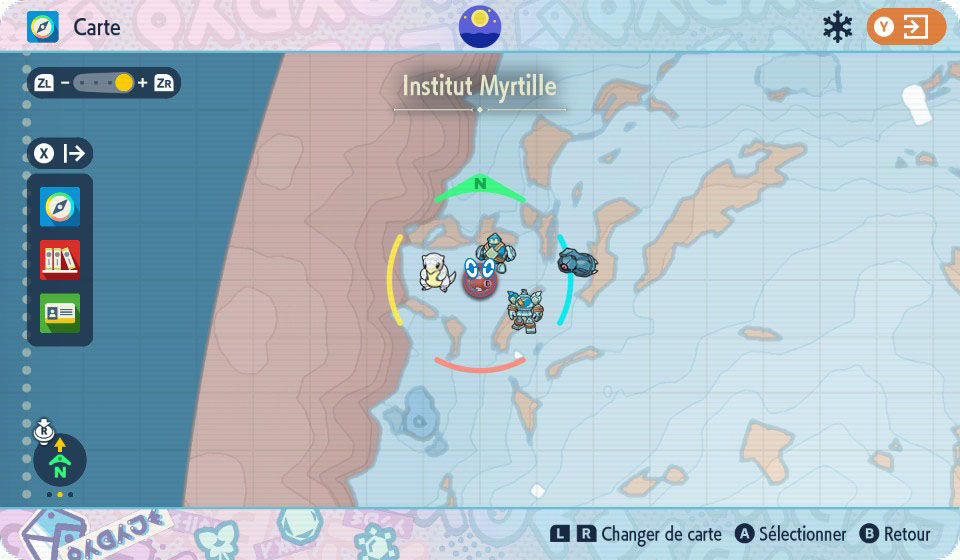
Task: Open the green profile card icon
Action: click(x=60, y=313)
